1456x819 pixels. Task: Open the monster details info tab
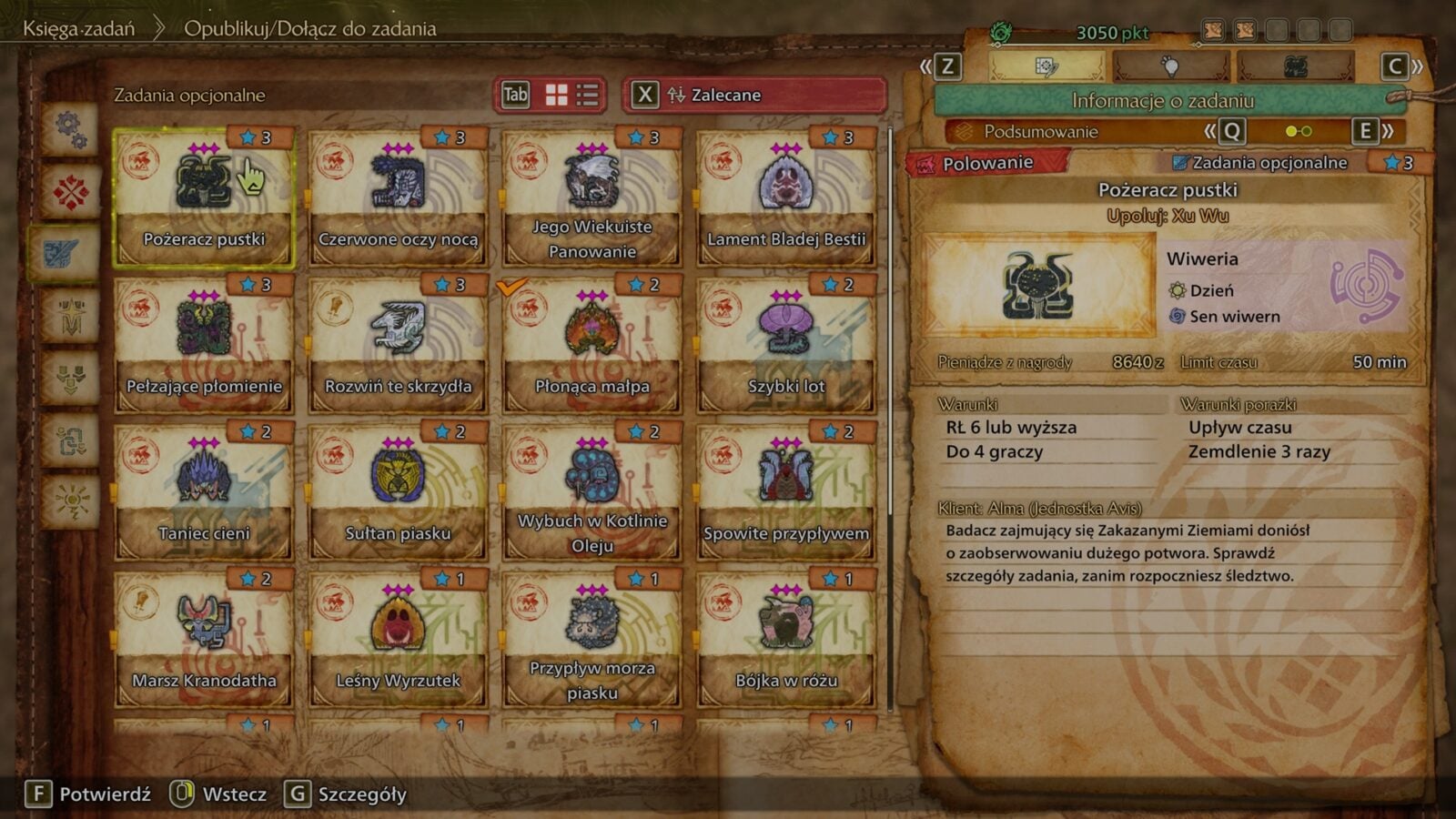click(x=1295, y=66)
